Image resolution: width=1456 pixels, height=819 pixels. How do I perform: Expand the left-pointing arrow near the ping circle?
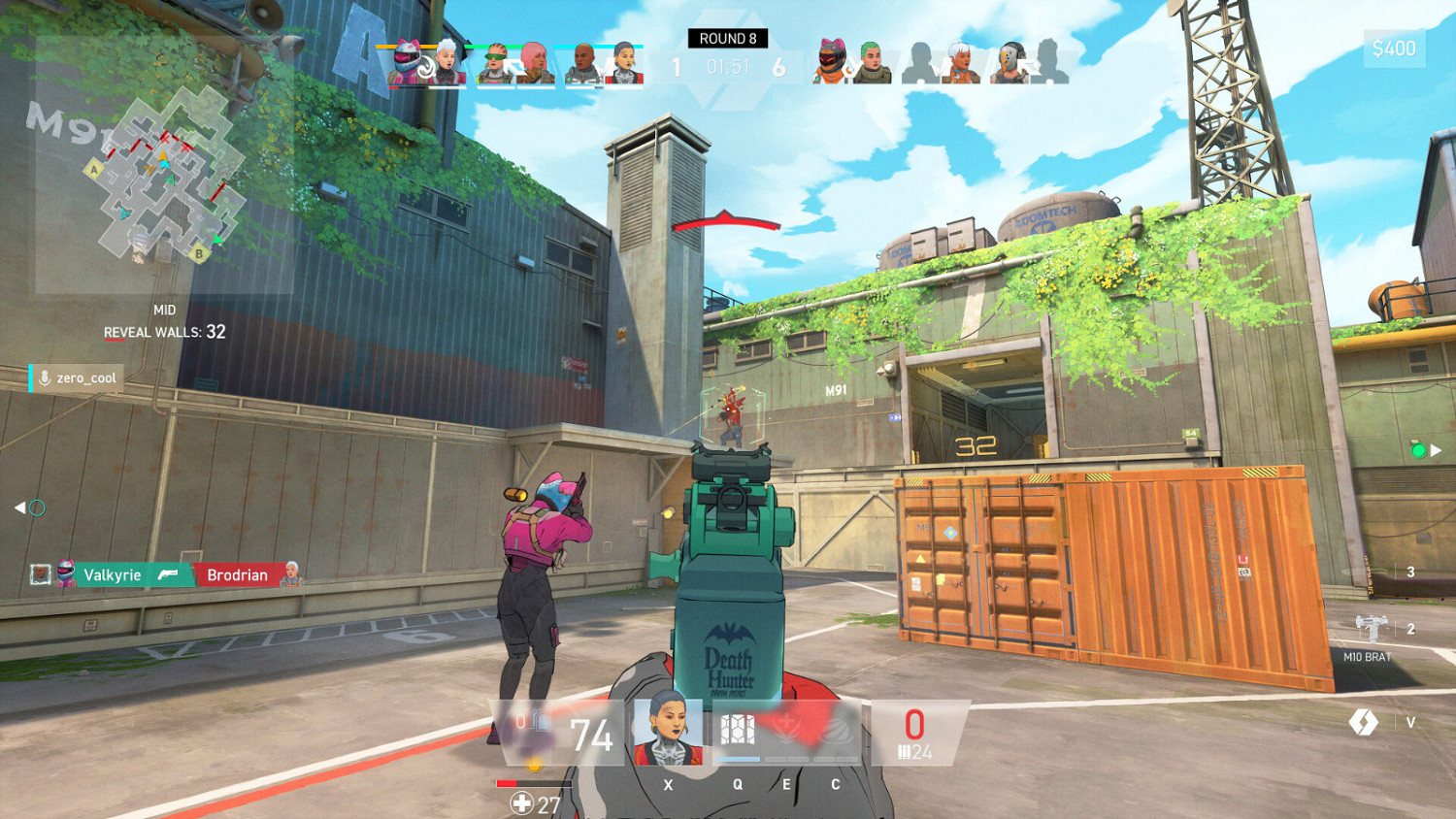pyautogui.click(x=19, y=506)
